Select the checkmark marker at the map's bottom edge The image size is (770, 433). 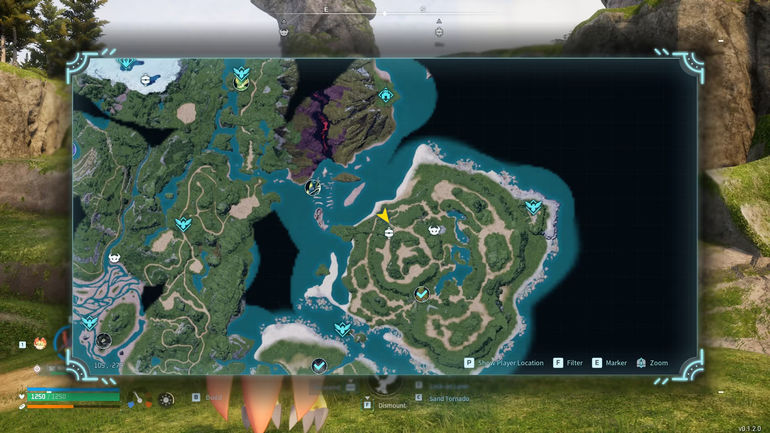tap(319, 366)
